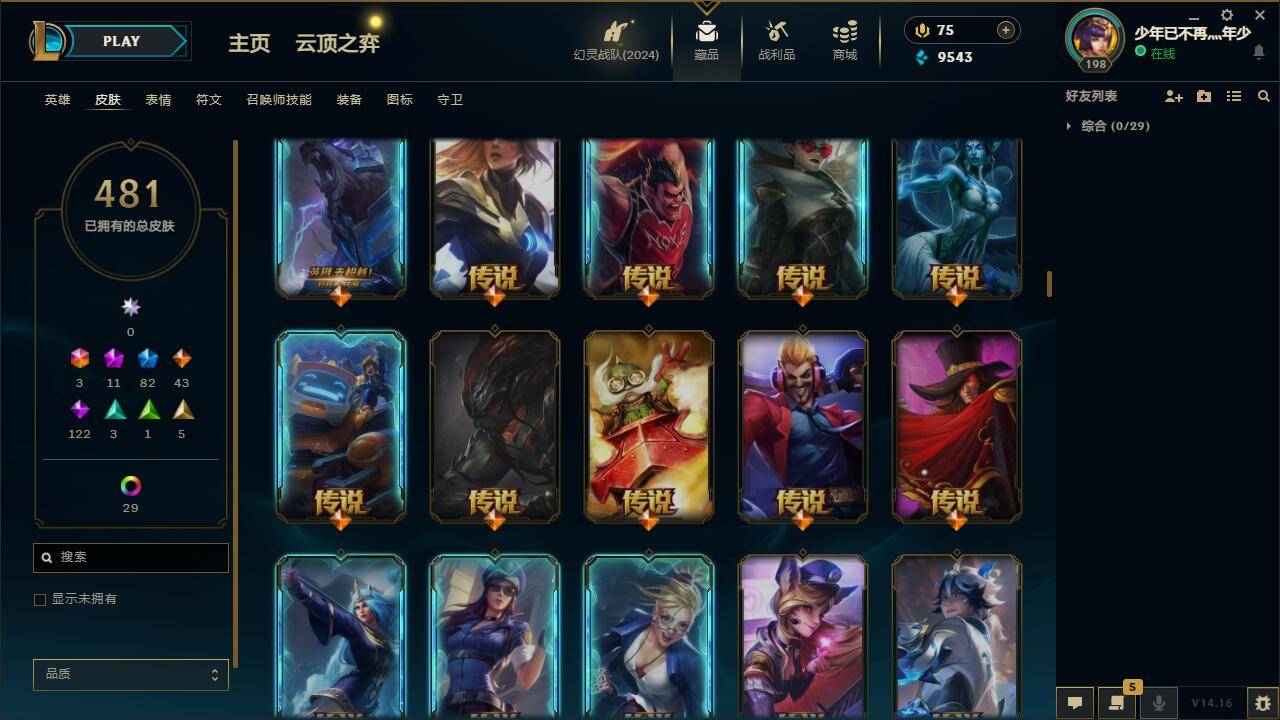The image size is (1280, 720).
Task: Click the add friend icon
Action: [1172, 96]
